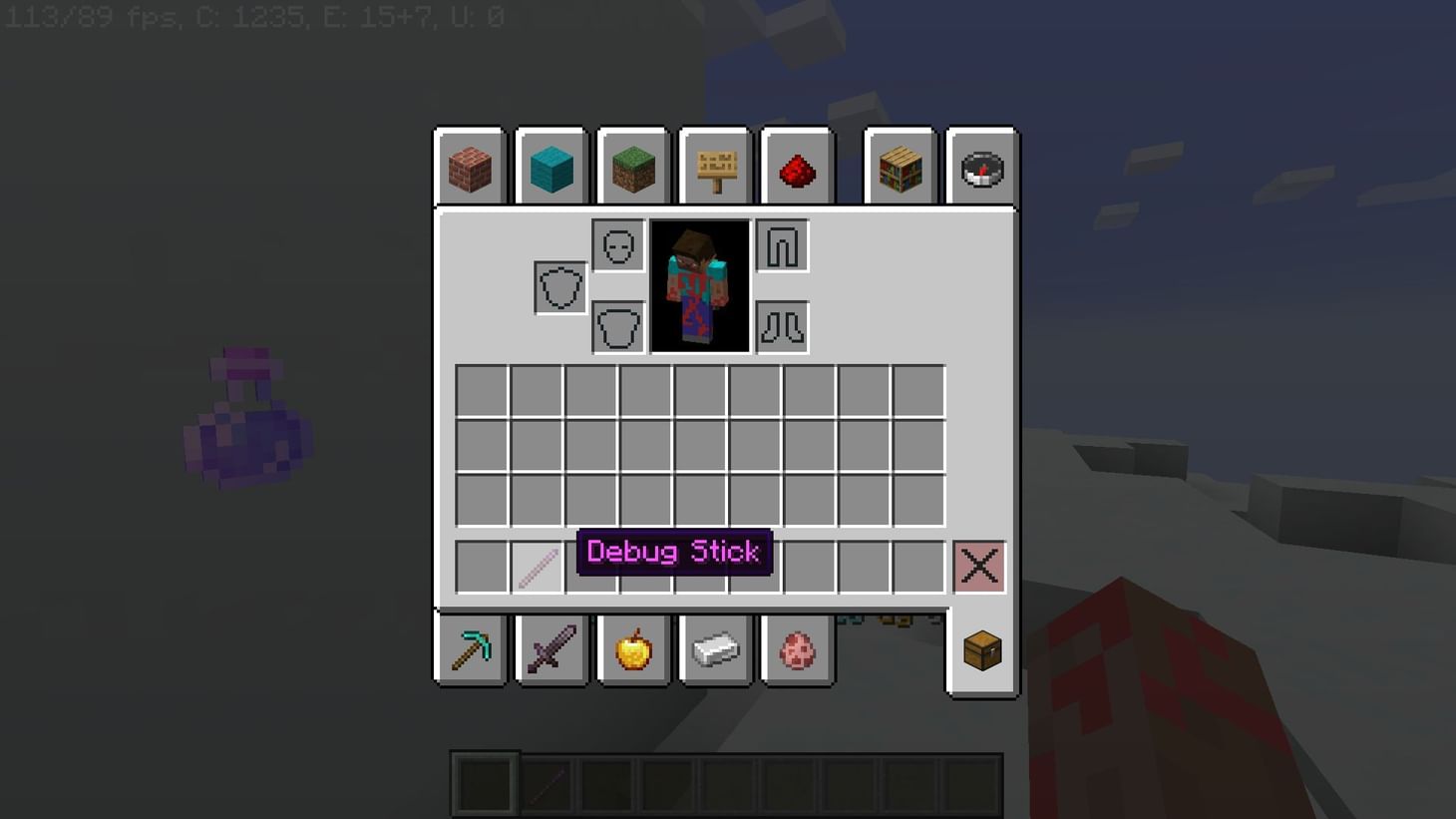Open the Ingredients iron ingot tab
1456x819 pixels.
point(714,649)
